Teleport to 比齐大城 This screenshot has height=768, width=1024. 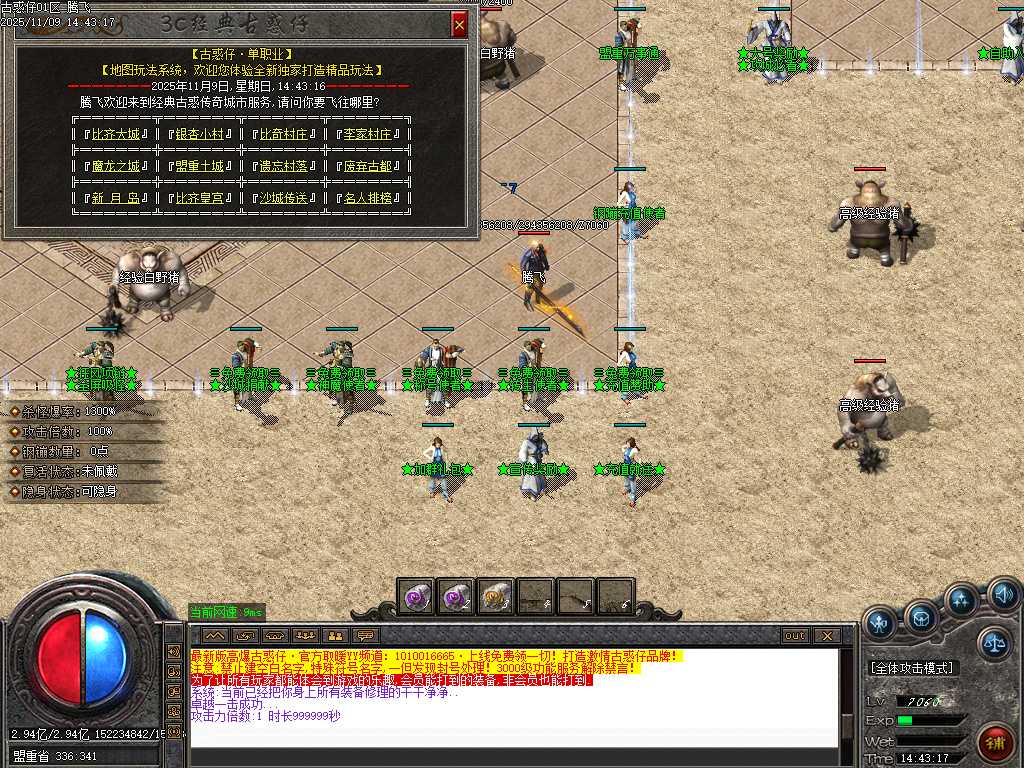(115, 134)
